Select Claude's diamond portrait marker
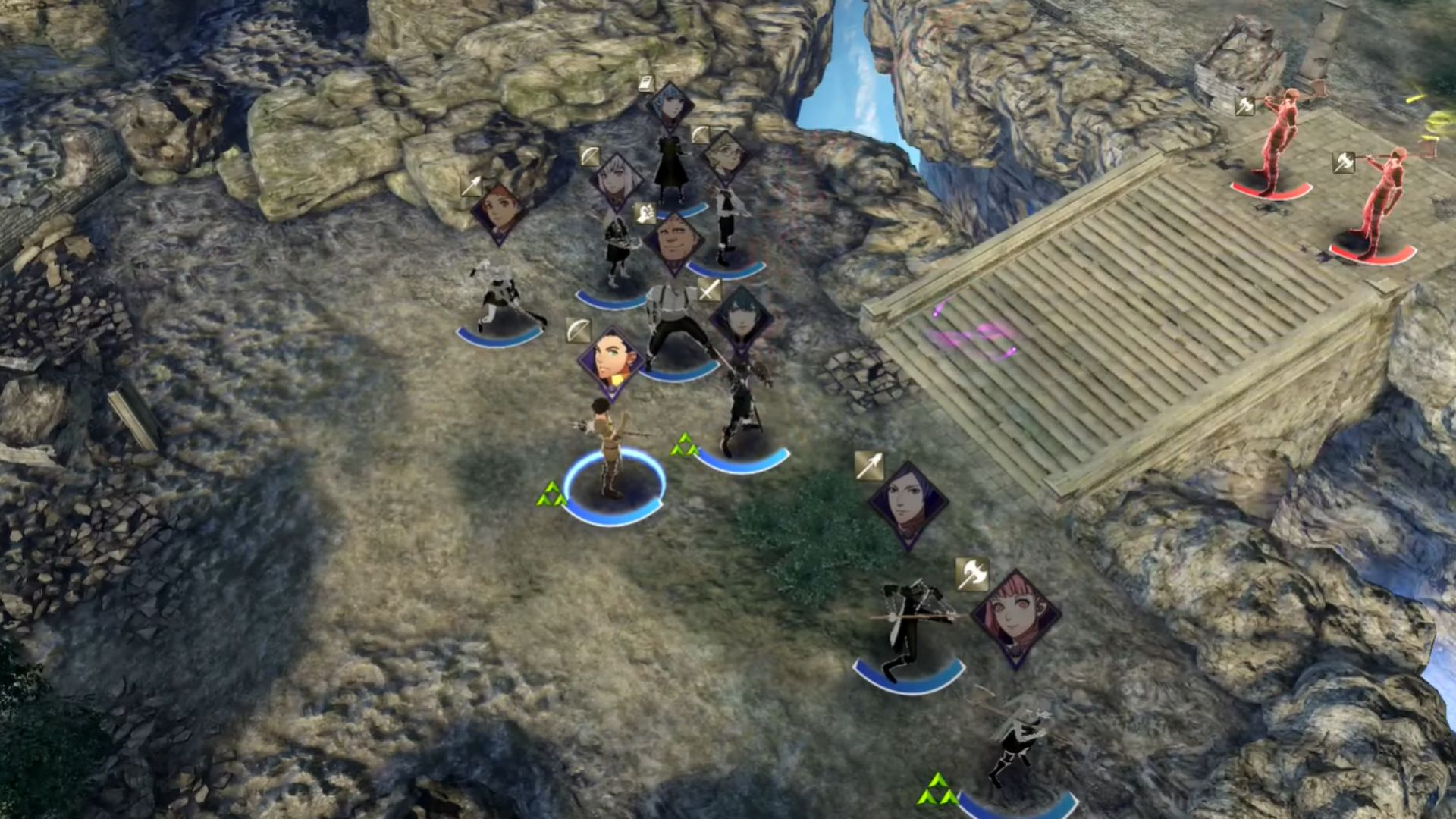1456x819 pixels. tap(611, 362)
